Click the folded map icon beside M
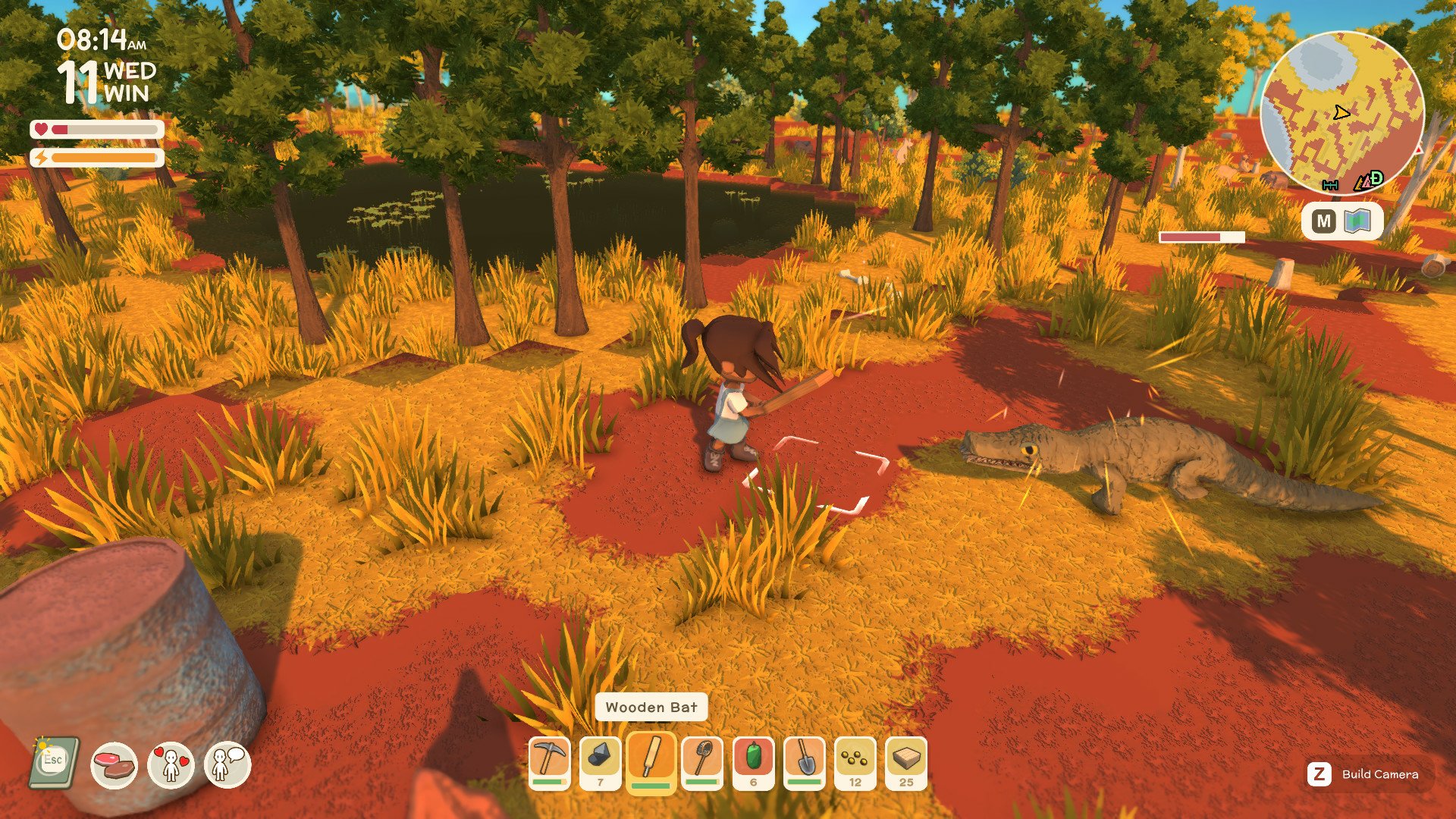This screenshot has width=1456, height=819. point(1357,221)
